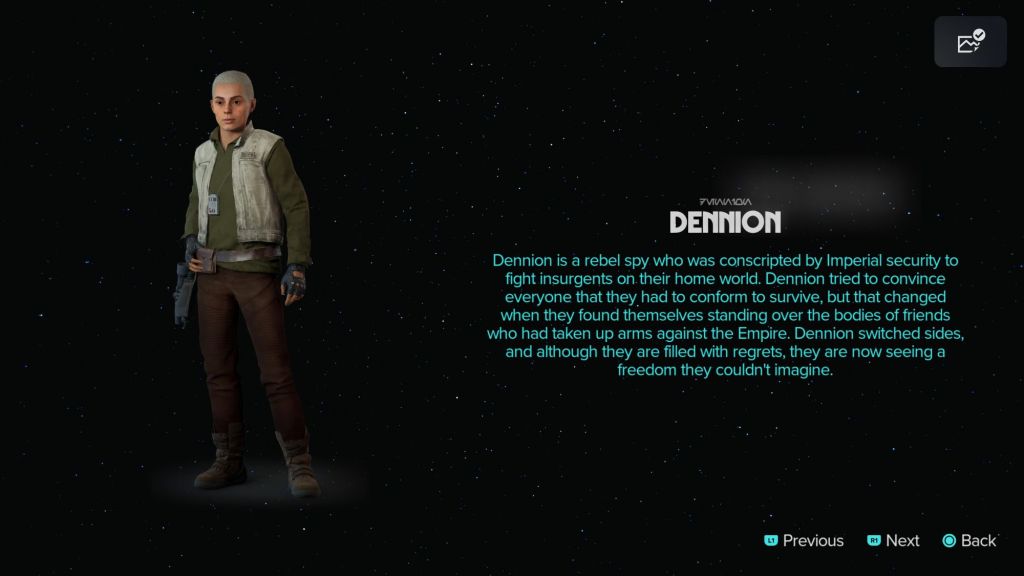Go to the Previous character entry
Screen dimensions: 1024x576
805,540
